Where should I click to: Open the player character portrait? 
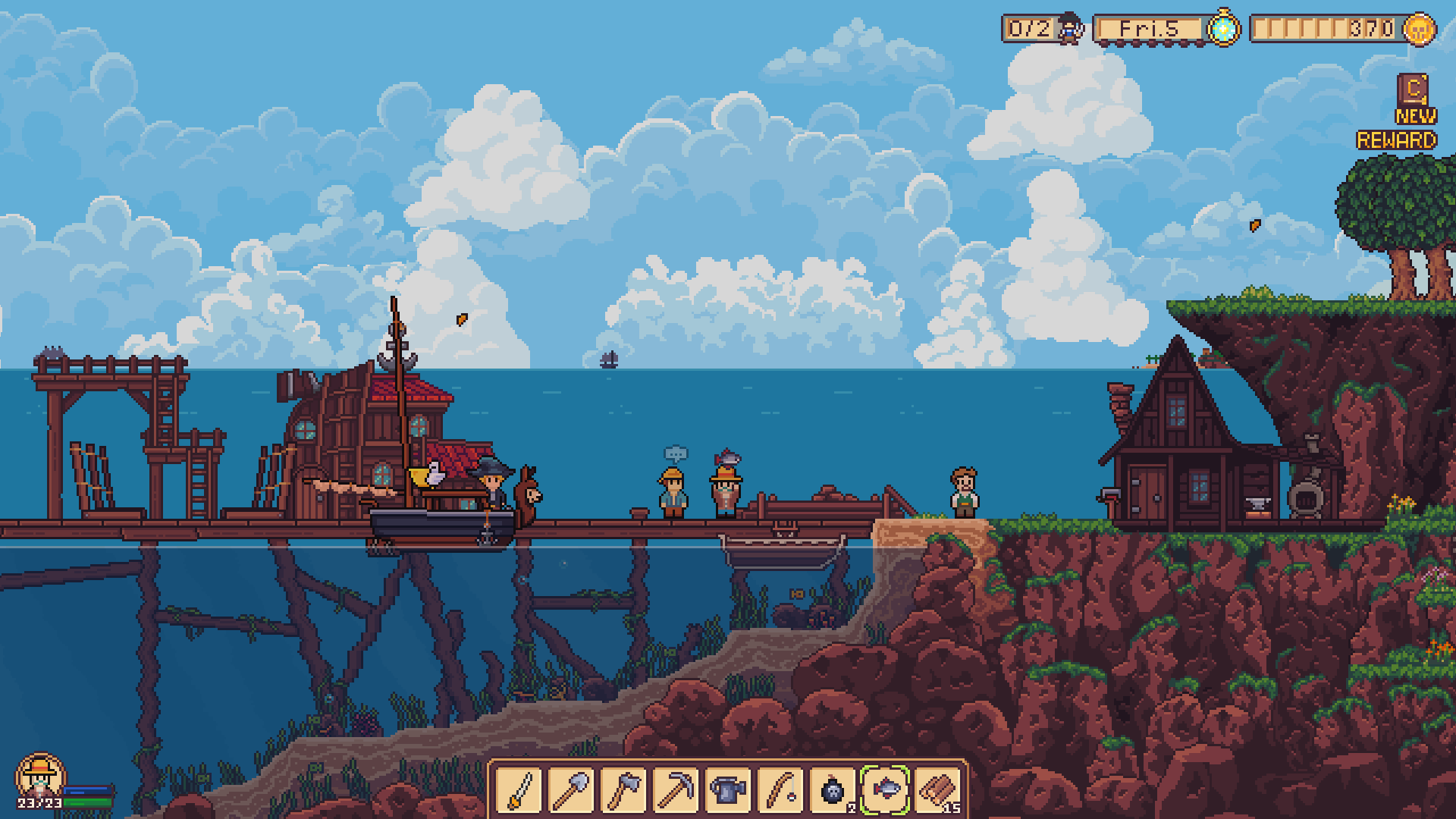pyautogui.click(x=39, y=777)
